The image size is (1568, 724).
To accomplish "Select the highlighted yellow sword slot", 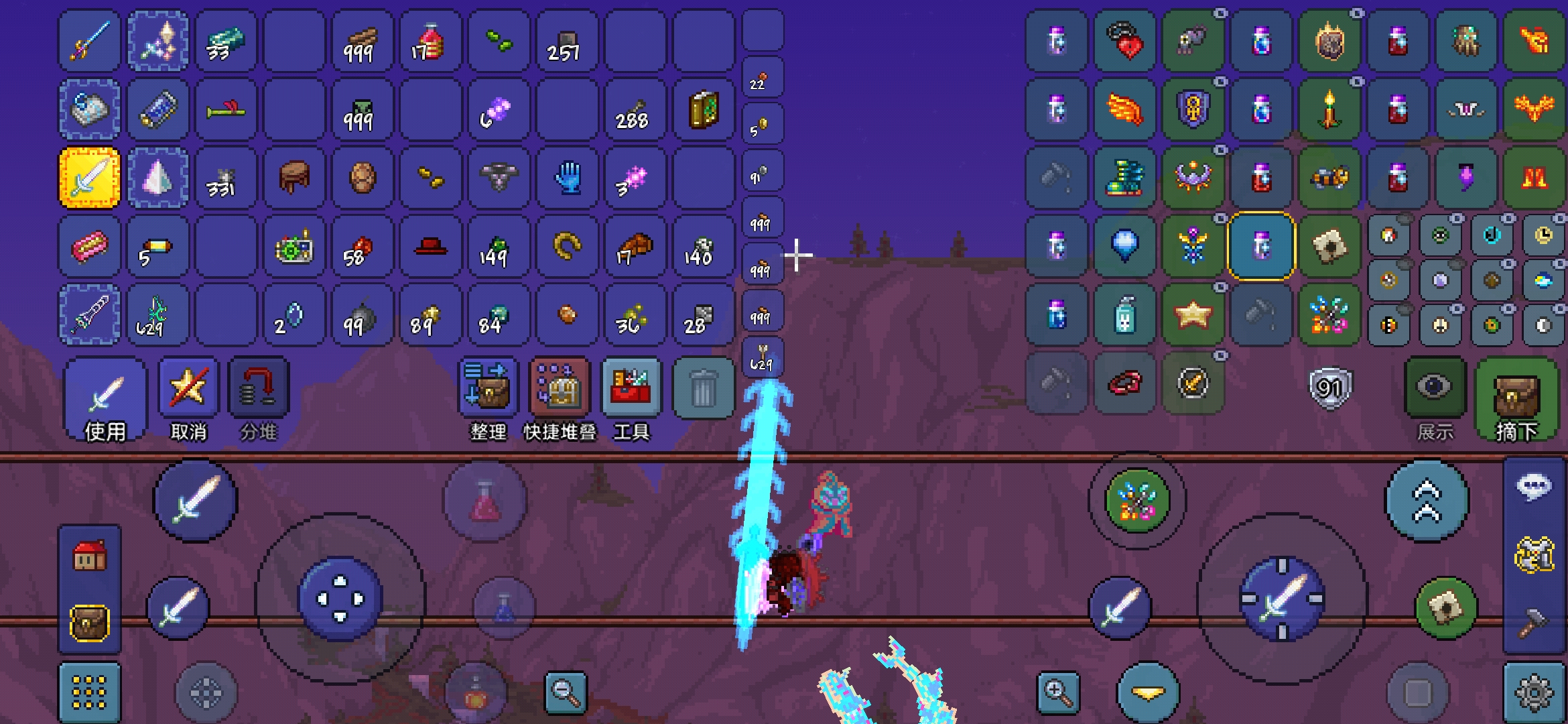I will point(90,178).
